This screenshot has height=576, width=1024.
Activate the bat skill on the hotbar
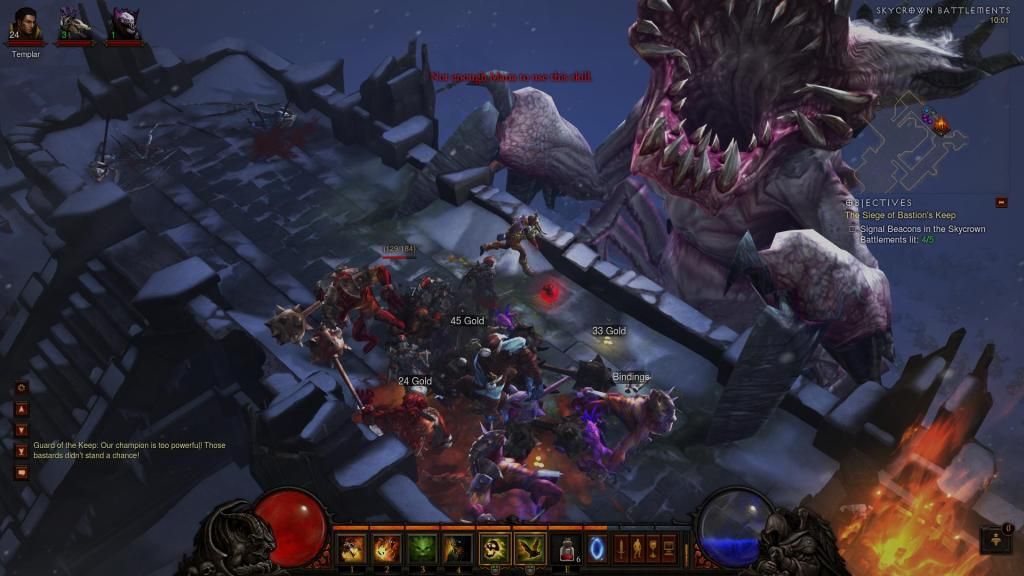(x=531, y=547)
